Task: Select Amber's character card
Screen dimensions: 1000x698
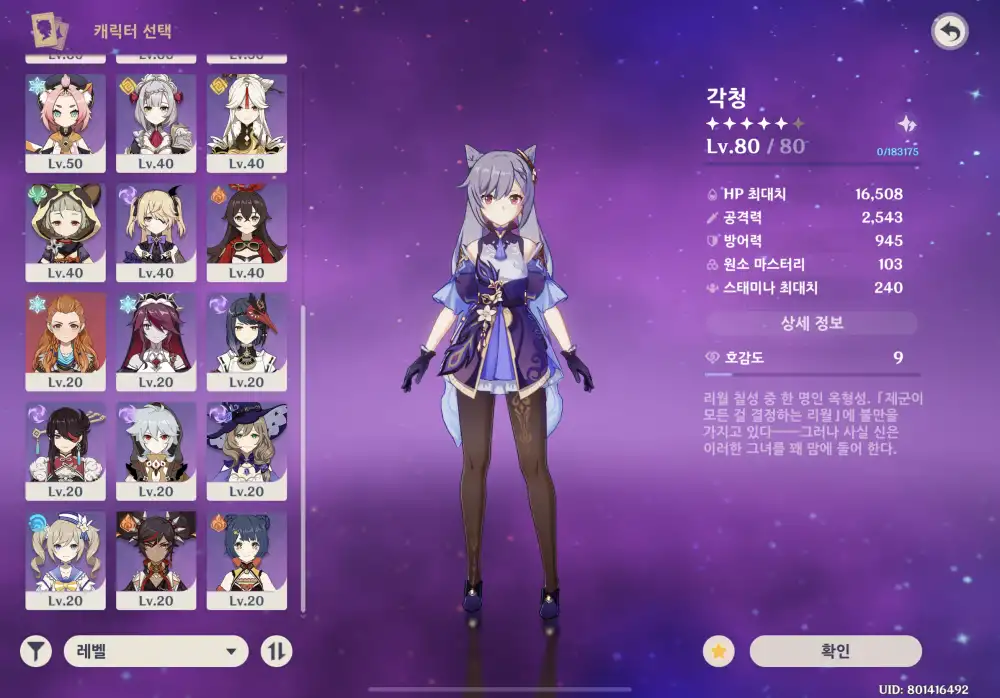Action: tap(246, 227)
